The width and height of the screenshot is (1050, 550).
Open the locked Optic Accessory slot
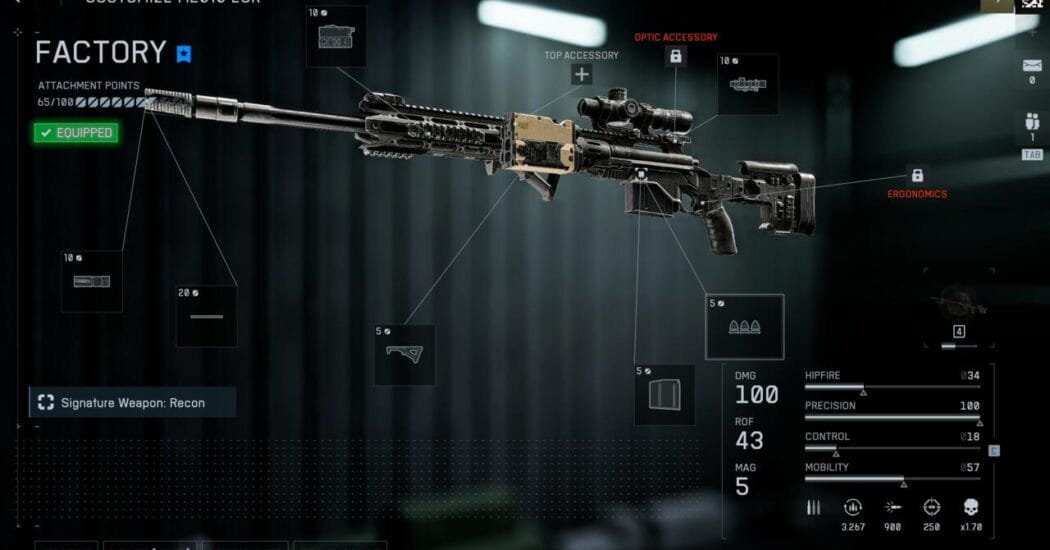[x=676, y=57]
